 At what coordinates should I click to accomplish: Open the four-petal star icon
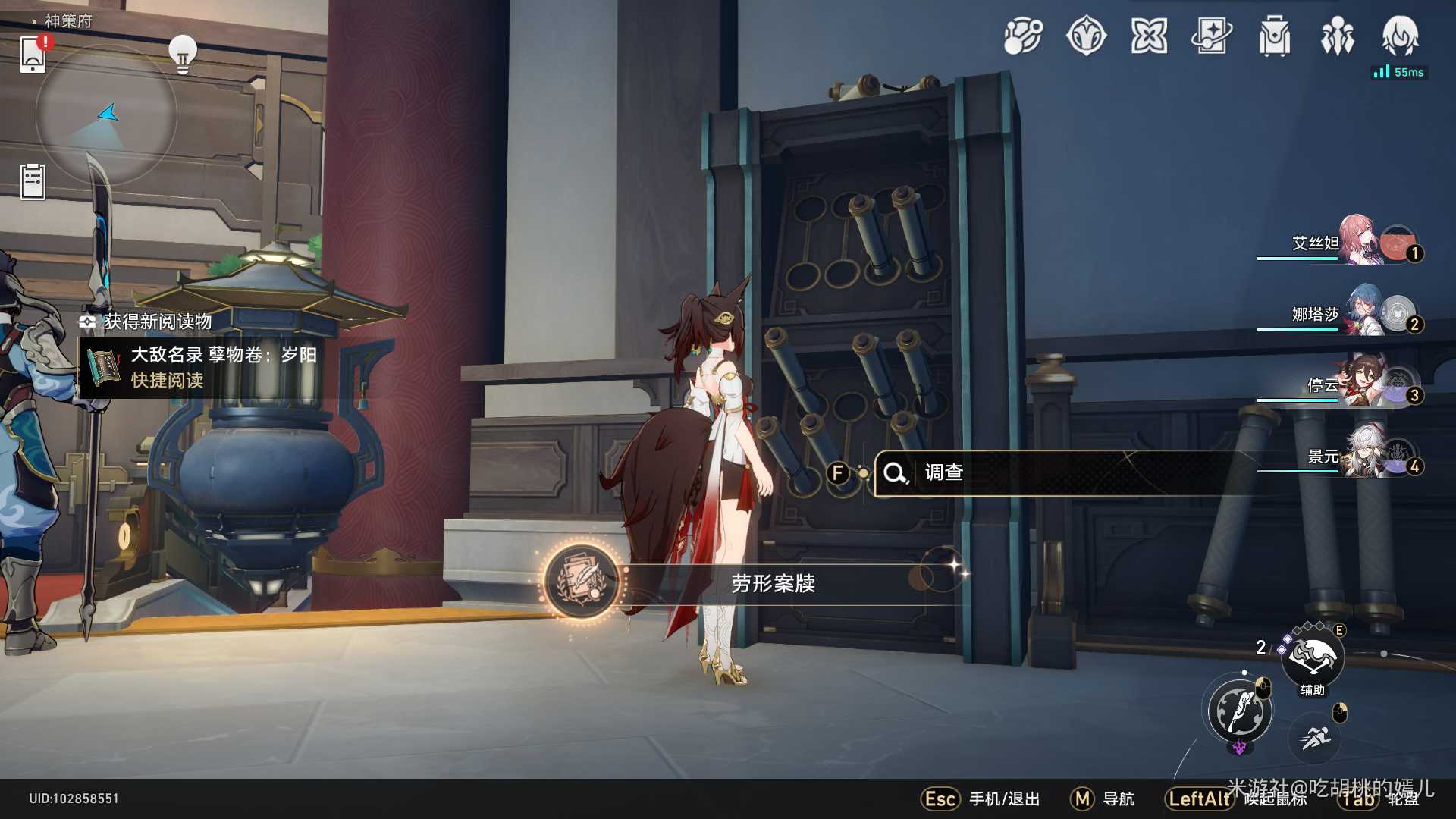tap(1149, 36)
